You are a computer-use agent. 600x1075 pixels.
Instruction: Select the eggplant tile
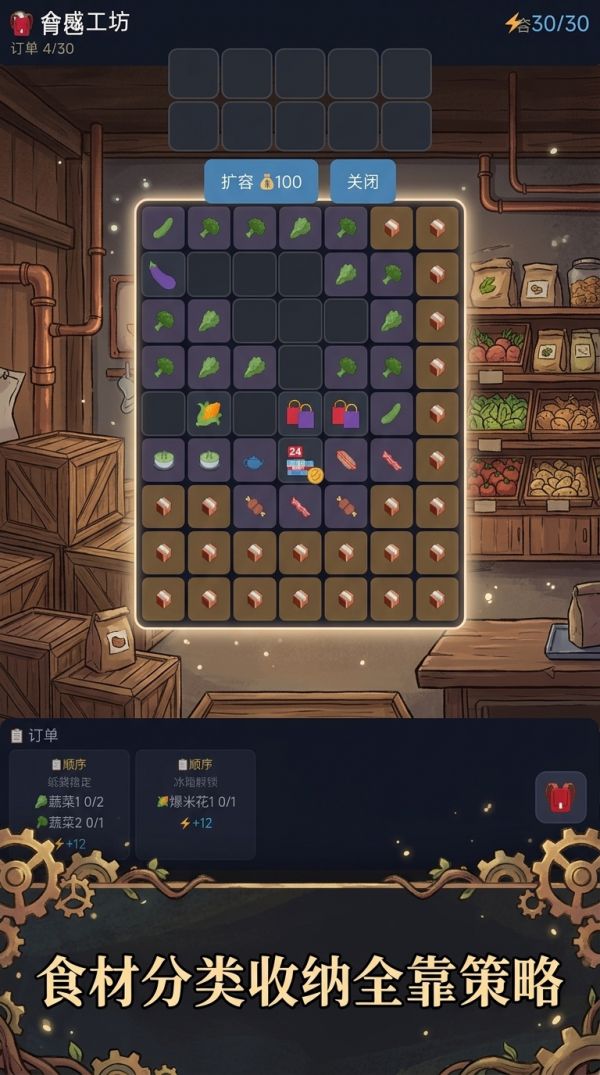pos(163,274)
